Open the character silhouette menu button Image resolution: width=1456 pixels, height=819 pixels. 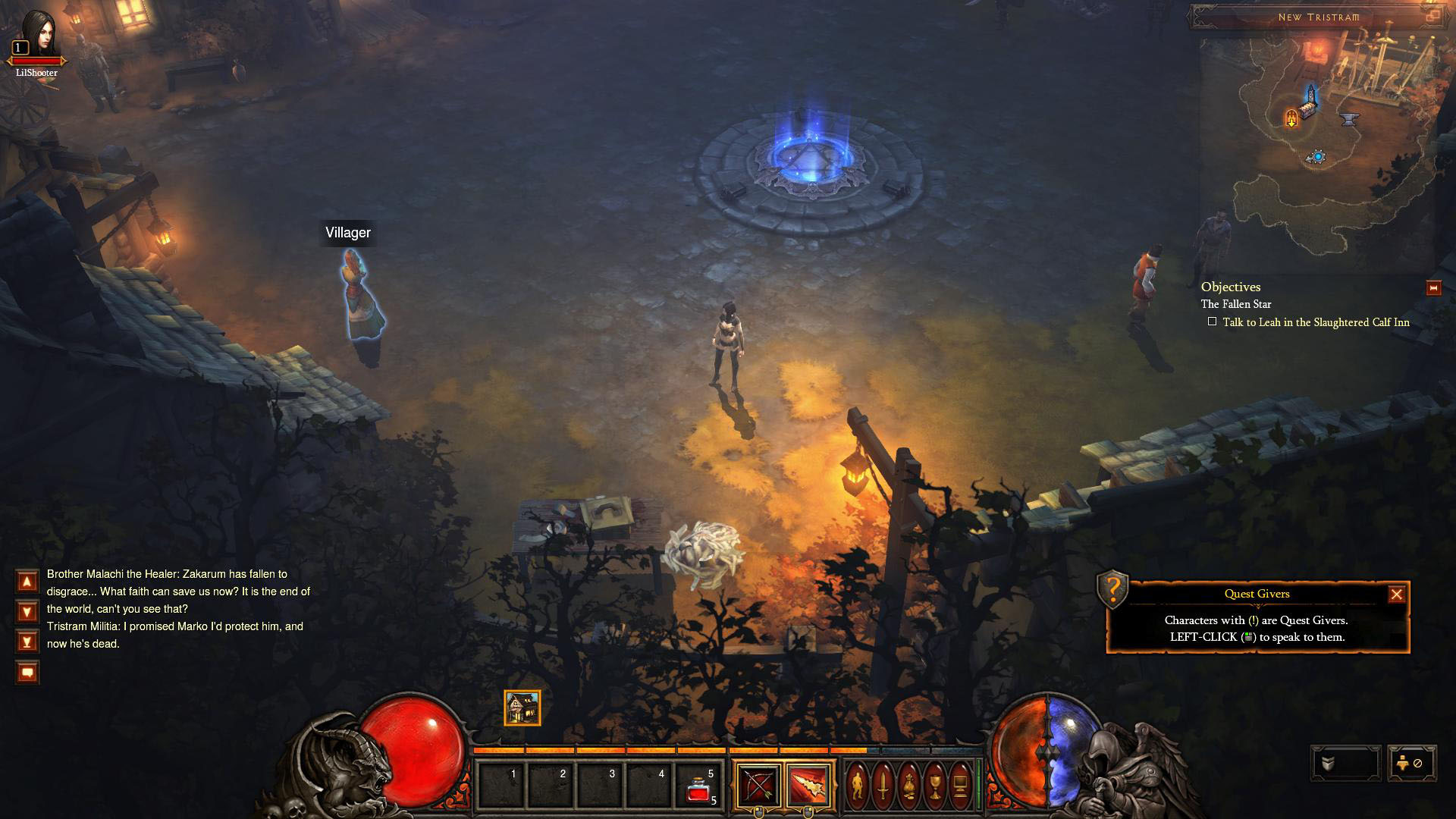point(858,786)
